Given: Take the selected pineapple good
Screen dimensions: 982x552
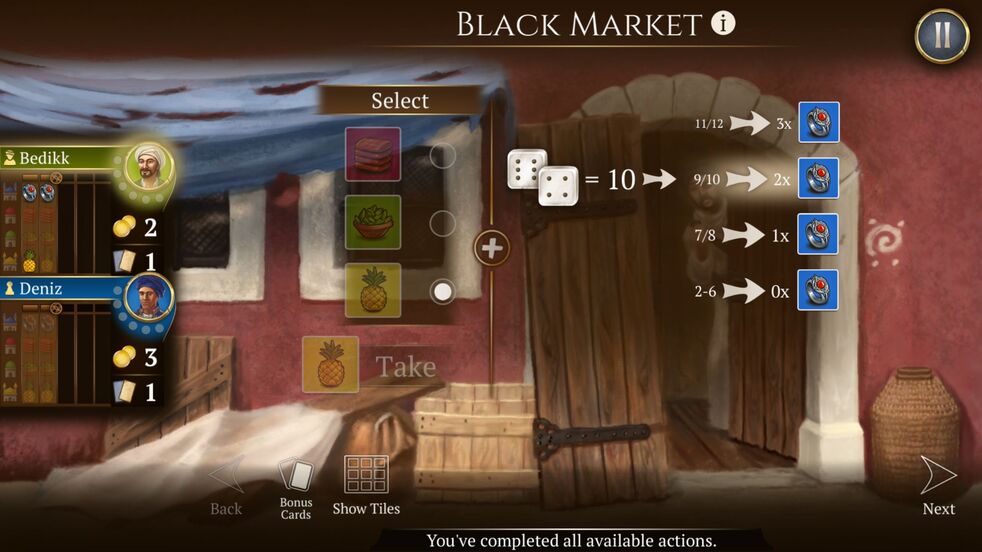Looking at the screenshot, I should [x=405, y=366].
